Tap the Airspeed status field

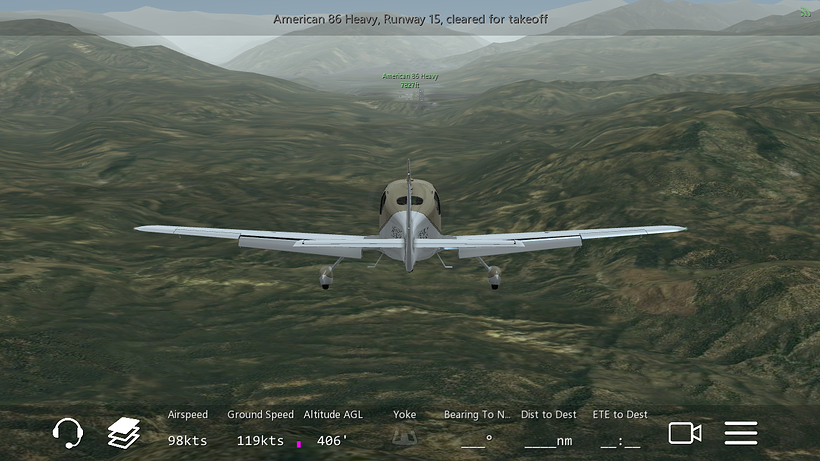[188, 429]
